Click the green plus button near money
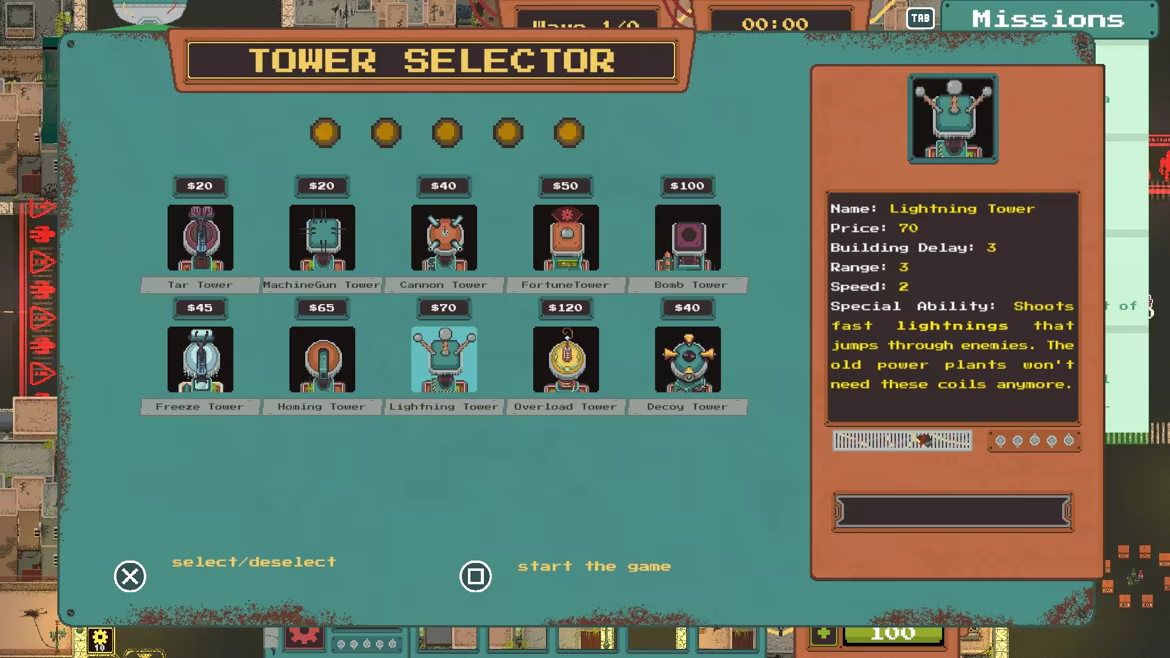This screenshot has width=1170, height=658. pos(824,634)
